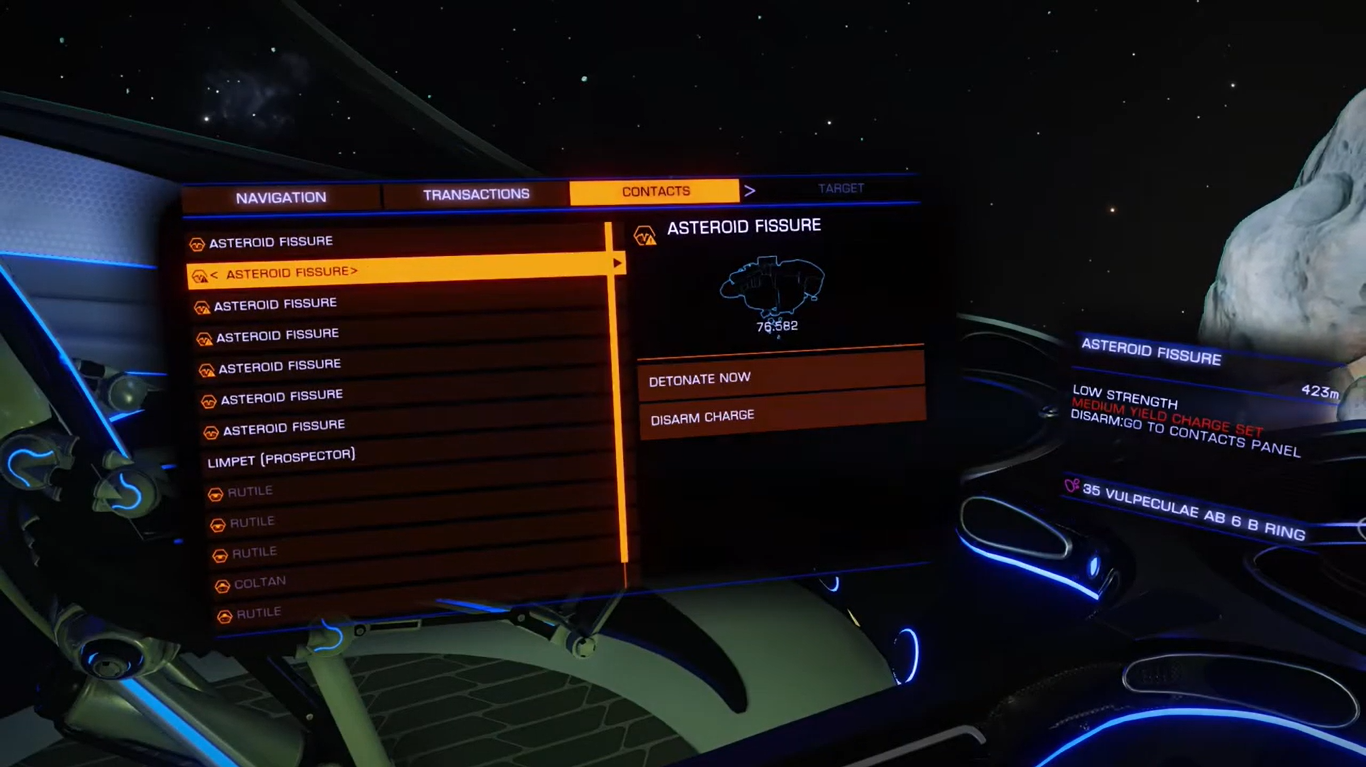Click Disarm Charge

pos(781,416)
